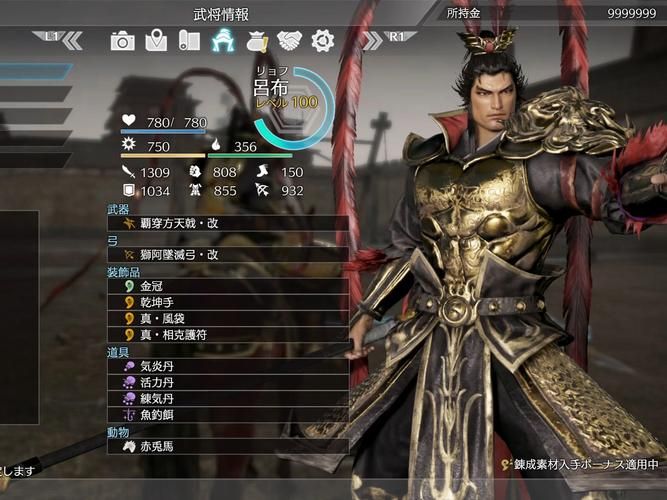Switch to the handshake tab

(289, 41)
